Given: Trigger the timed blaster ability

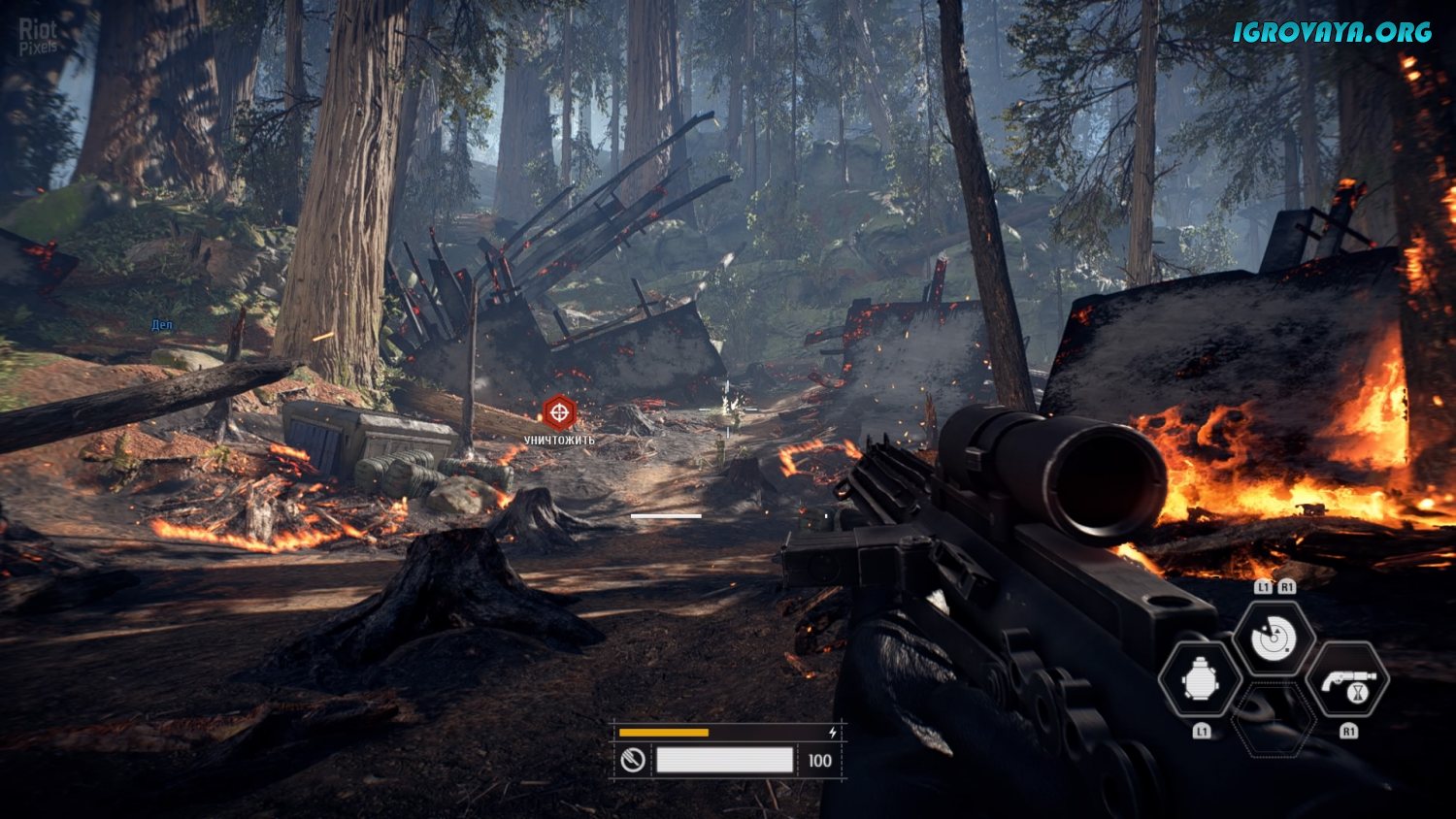Looking at the screenshot, I should [1348, 680].
